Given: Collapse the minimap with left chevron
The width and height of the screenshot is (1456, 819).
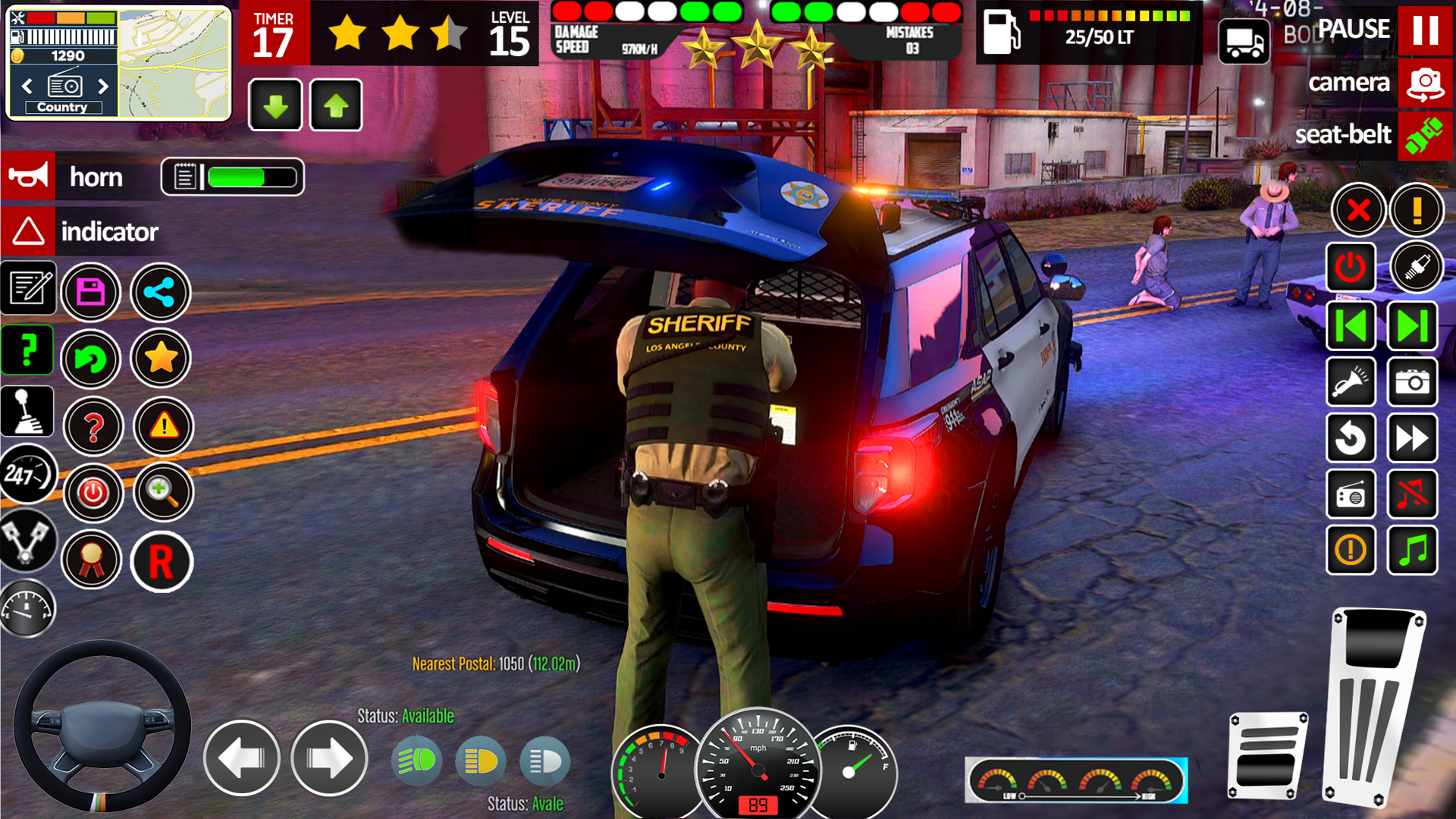Looking at the screenshot, I should [27, 86].
